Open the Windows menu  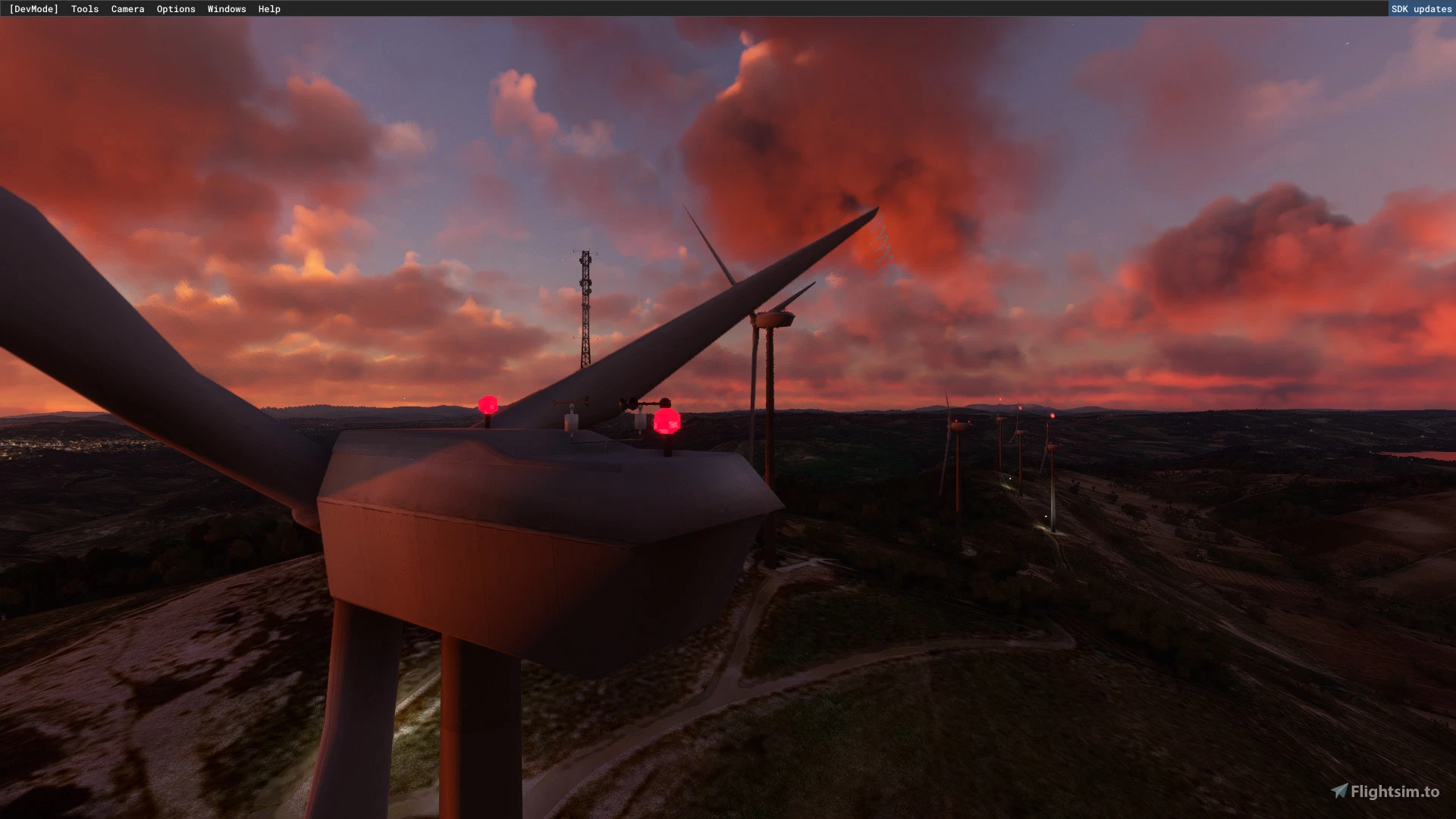[x=226, y=8]
